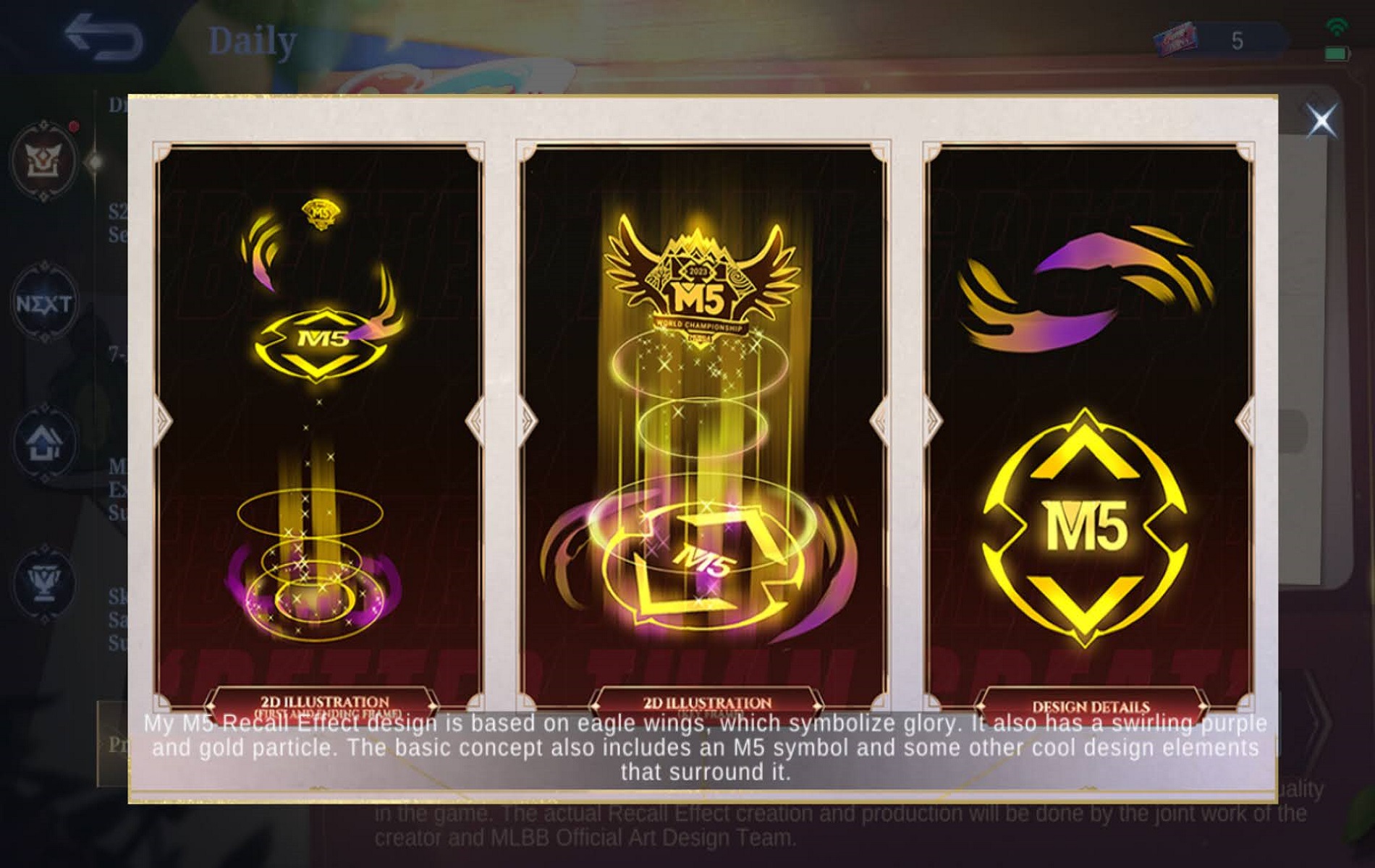Screen dimensions: 1375x868
Task: View the M5 eagle wings key frame illustration
Action: (703, 427)
